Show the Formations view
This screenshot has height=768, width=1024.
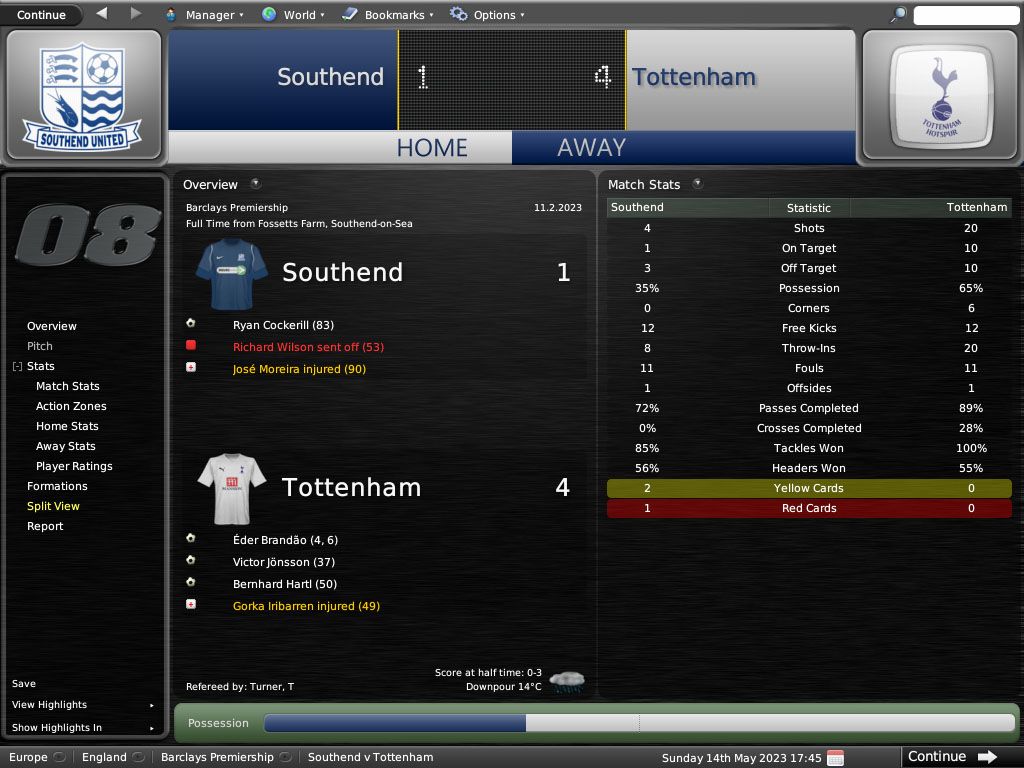57,486
